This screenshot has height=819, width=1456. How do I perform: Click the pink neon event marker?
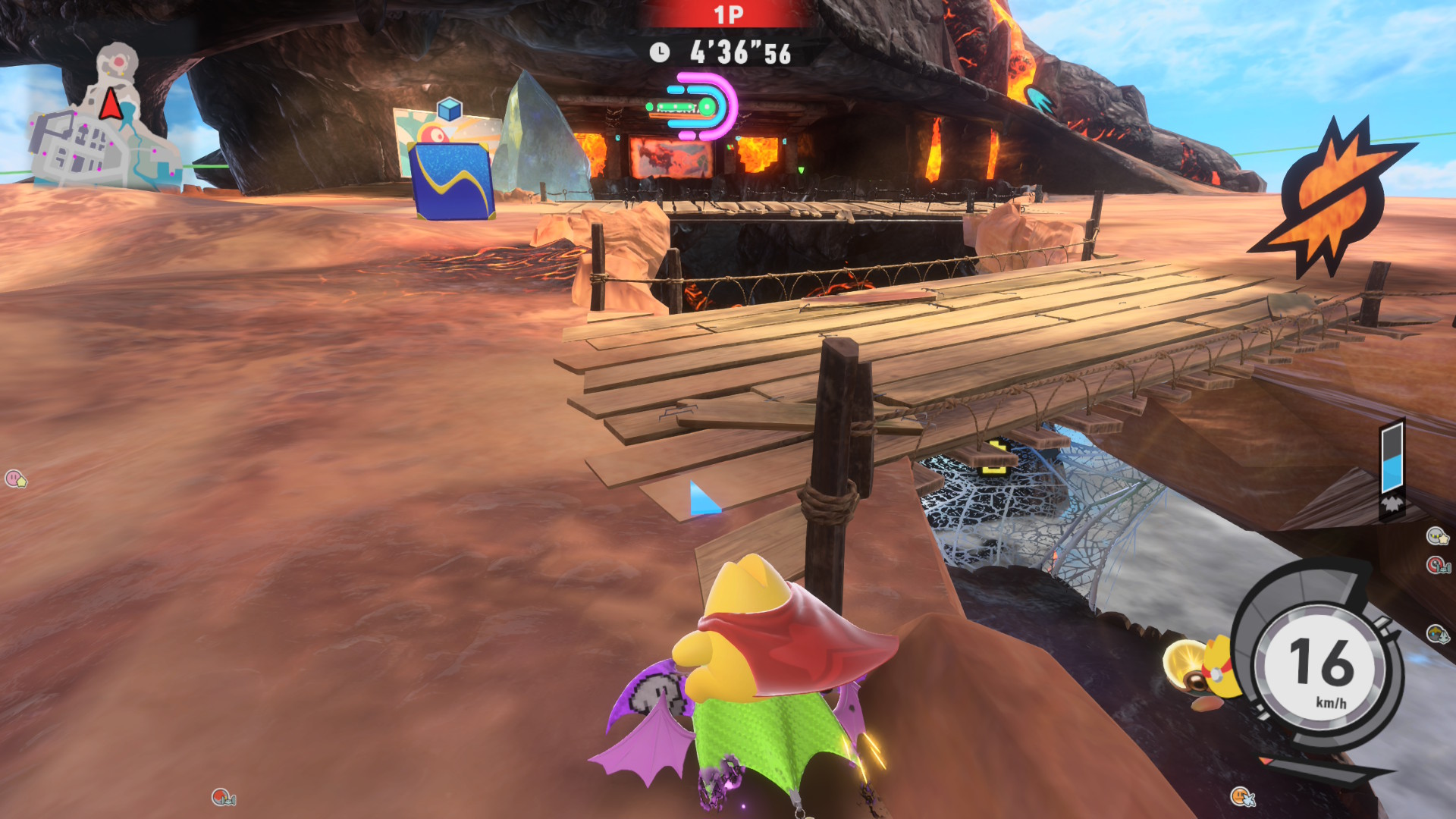[x=701, y=108]
